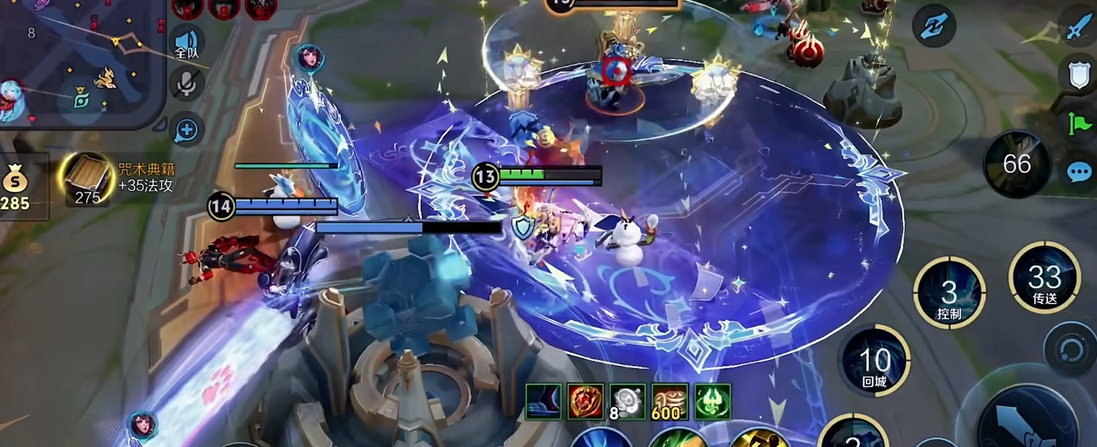Select the red orb equipment slot
The image size is (1097, 447).
(x=586, y=401)
